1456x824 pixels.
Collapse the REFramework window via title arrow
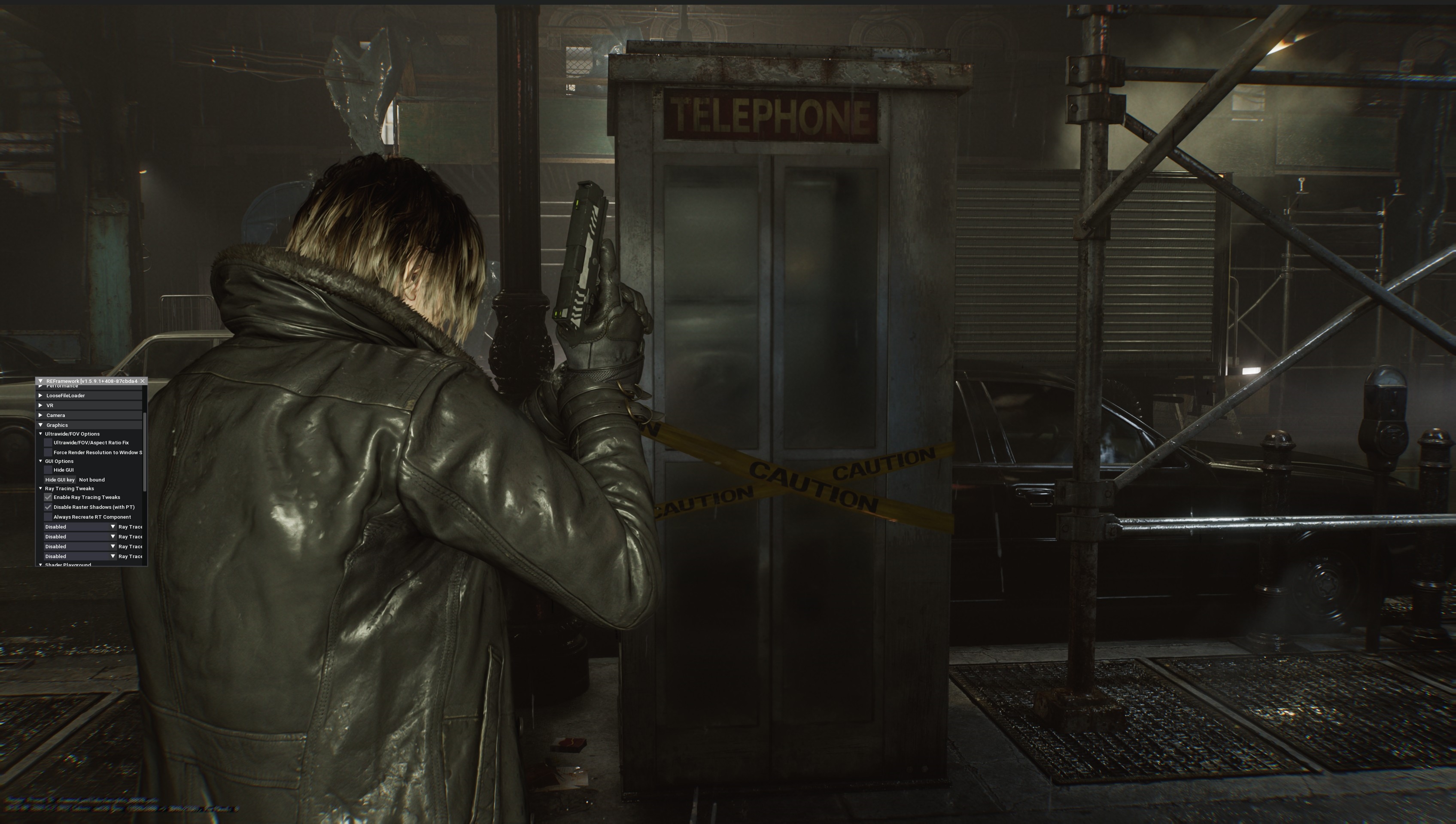[41, 381]
